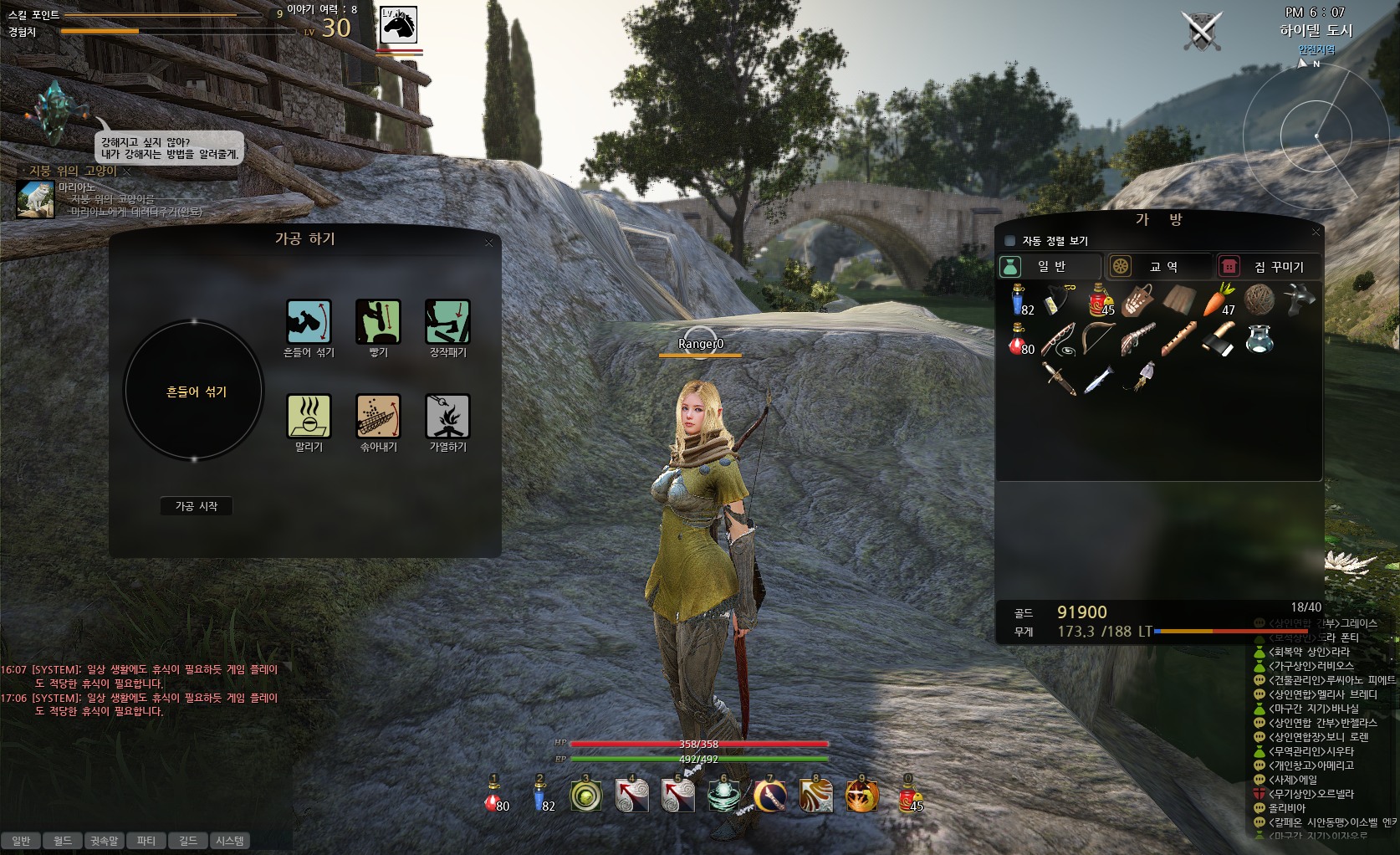Select the 장작패기 wood chopping icon

(447, 322)
